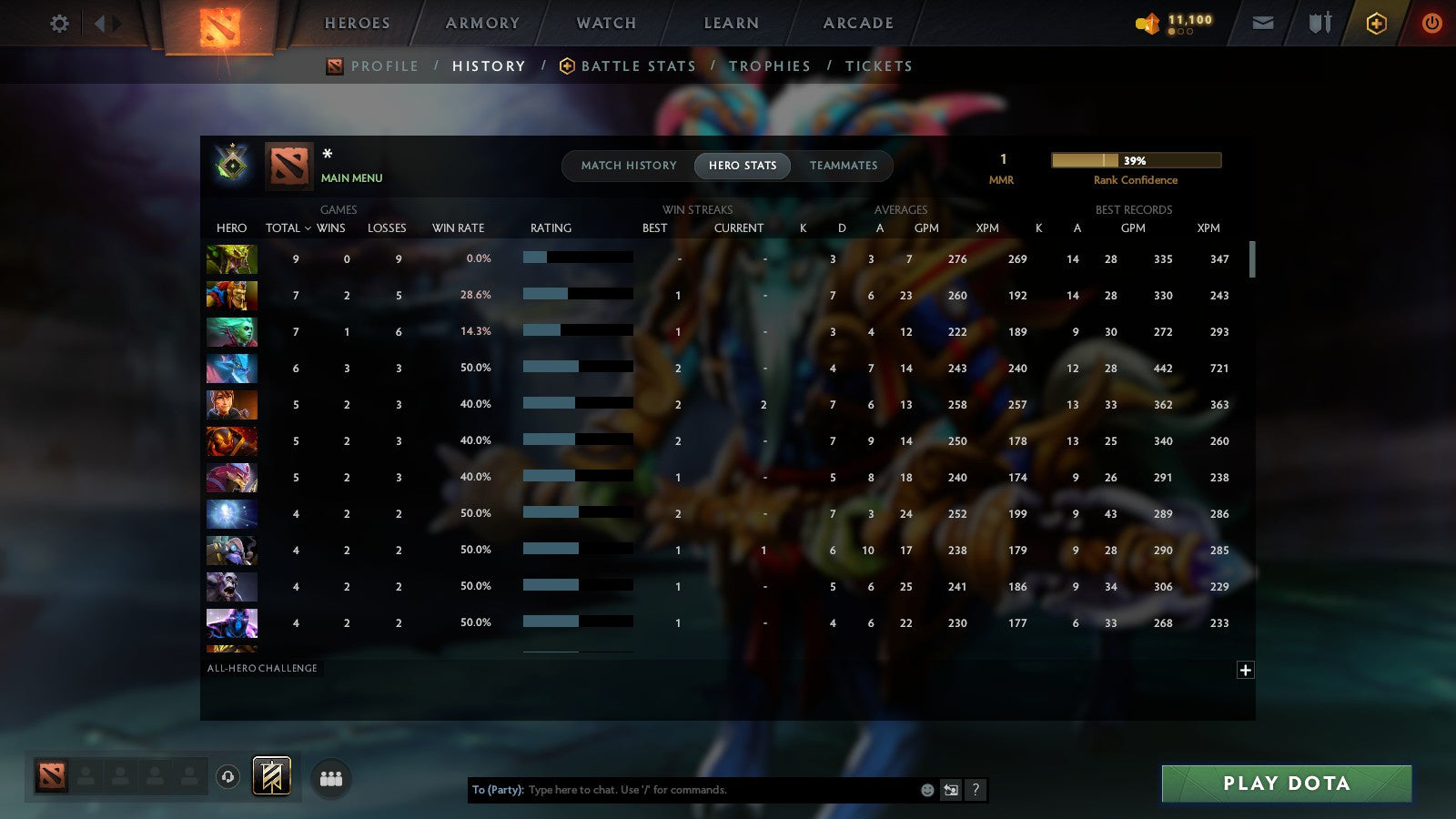The height and width of the screenshot is (819, 1456).
Task: Switch to the Teammates tab
Action: point(844,166)
